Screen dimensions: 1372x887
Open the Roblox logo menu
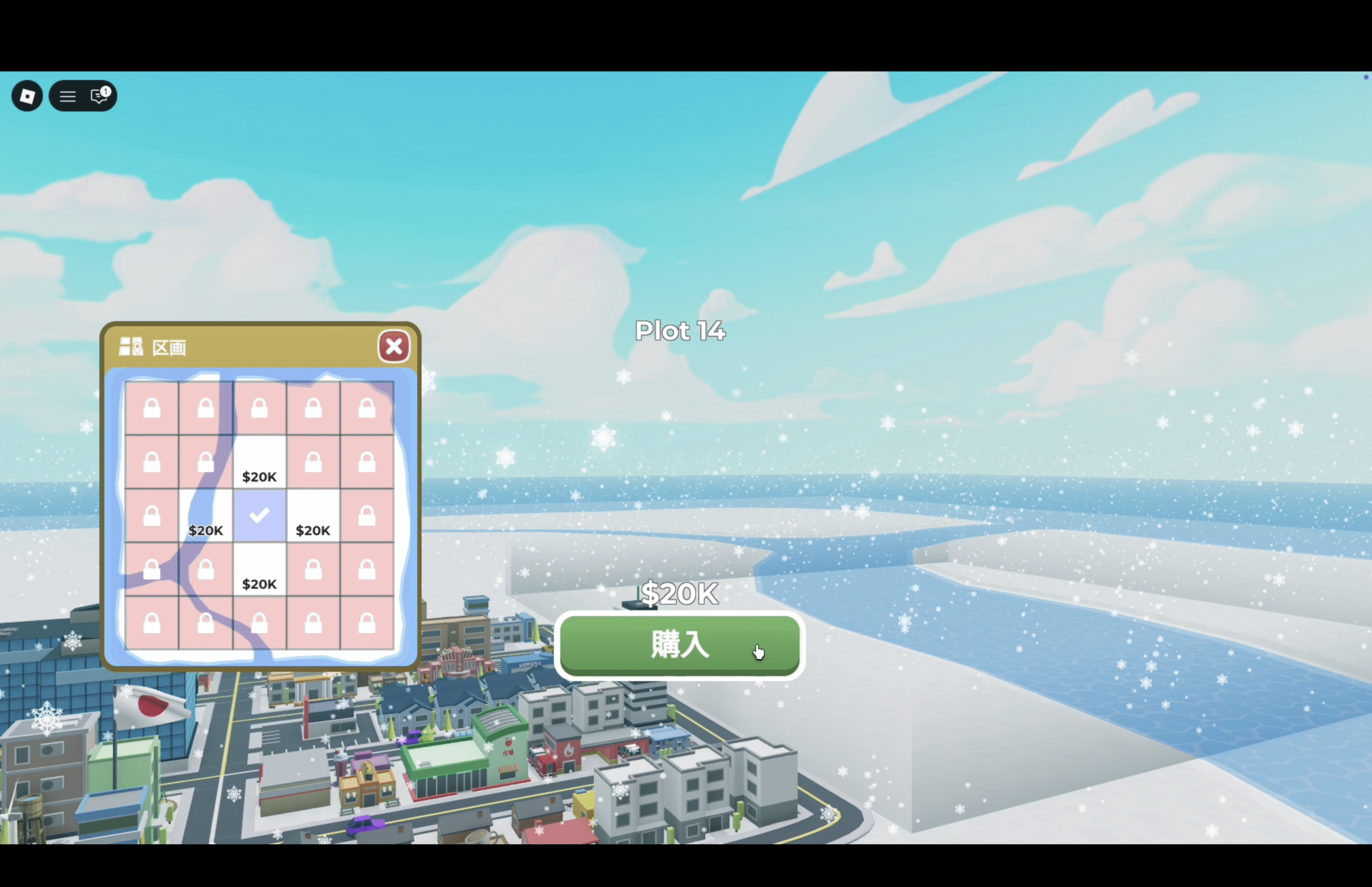coord(27,95)
